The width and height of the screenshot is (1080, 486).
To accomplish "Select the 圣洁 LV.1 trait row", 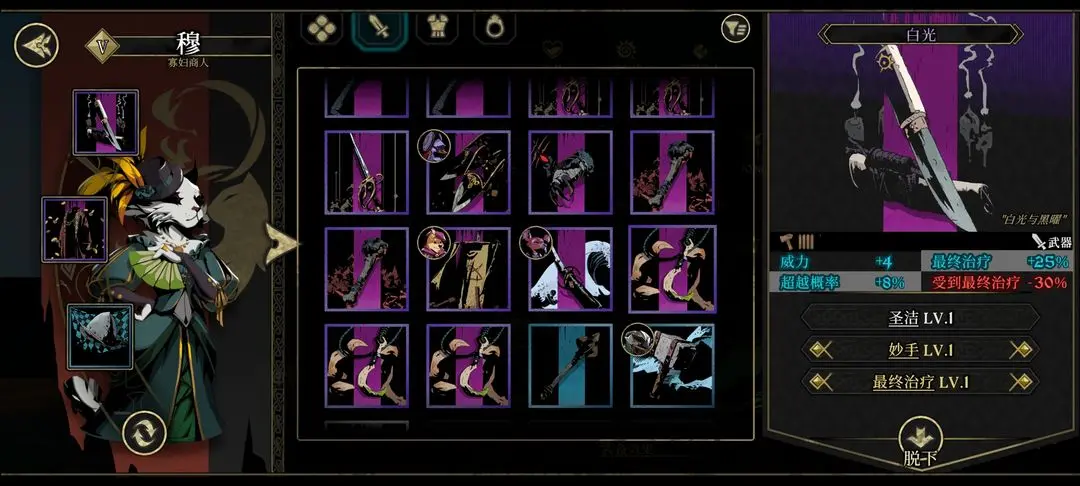I will [921, 318].
